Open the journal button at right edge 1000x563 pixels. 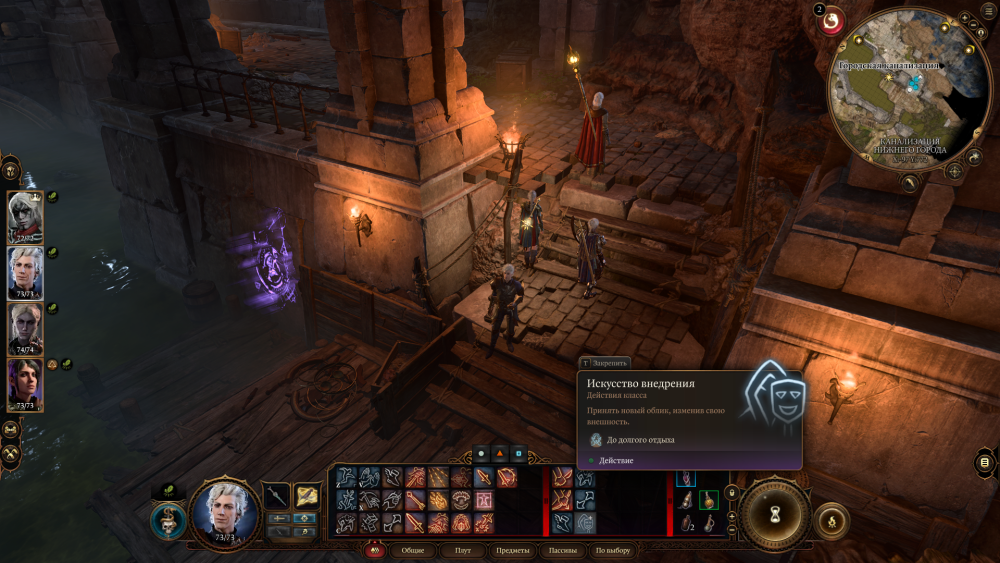(x=985, y=462)
